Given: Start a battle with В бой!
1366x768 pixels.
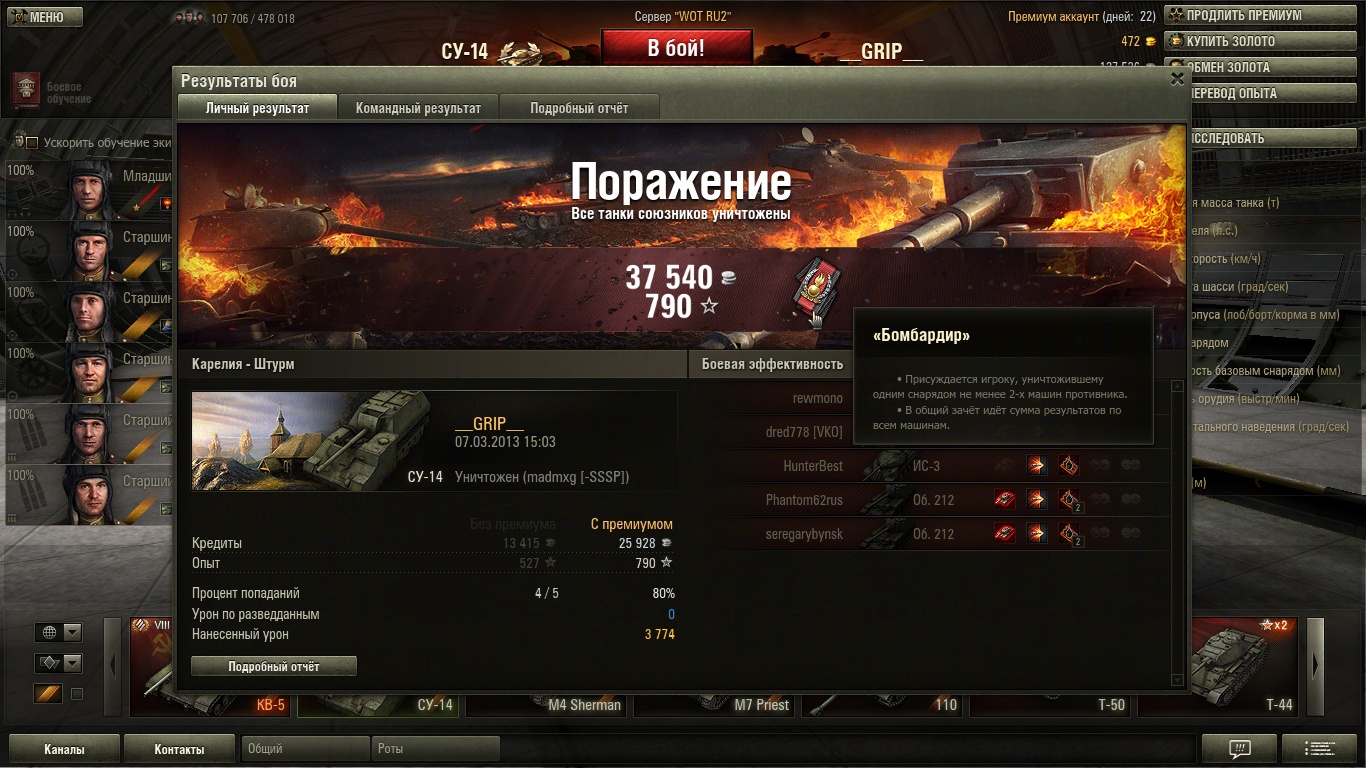Looking at the screenshot, I should [x=676, y=48].
